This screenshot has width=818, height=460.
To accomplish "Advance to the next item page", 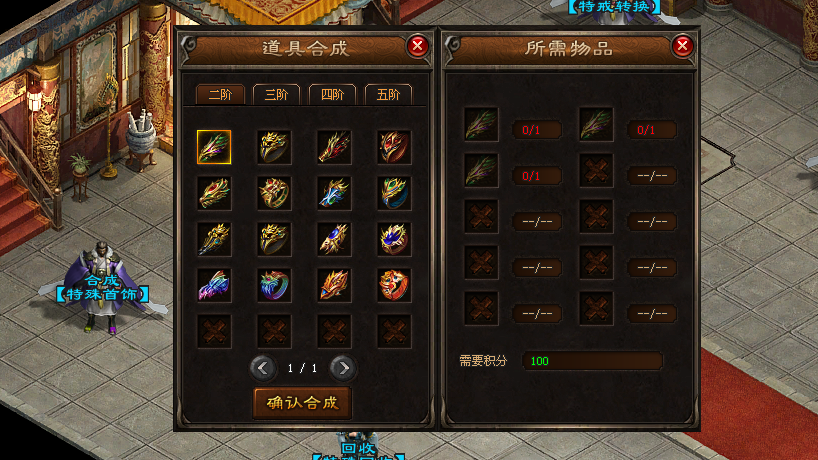I will pyautogui.click(x=342, y=367).
